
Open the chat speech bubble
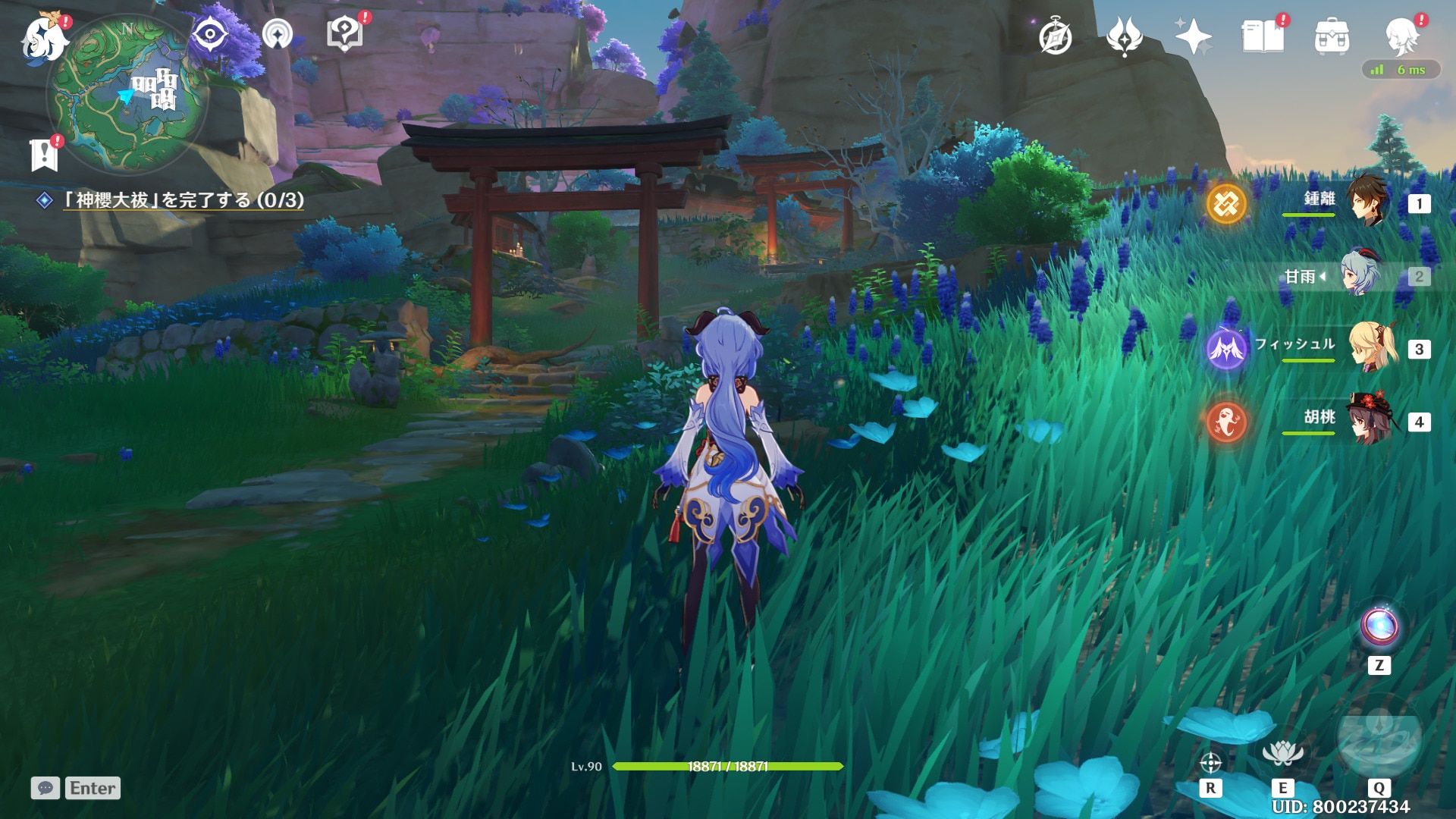pyautogui.click(x=45, y=788)
